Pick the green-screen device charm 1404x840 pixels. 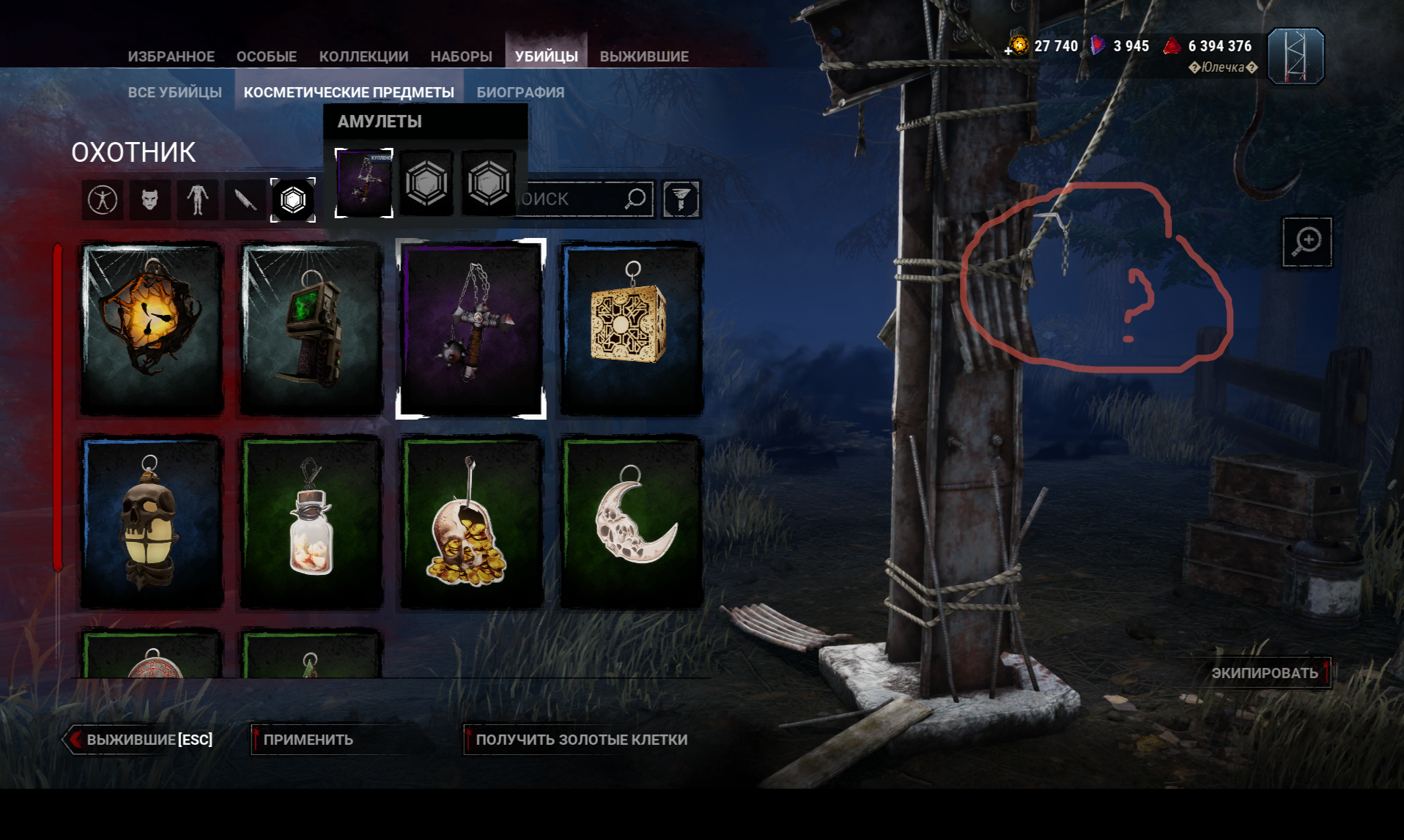311,329
